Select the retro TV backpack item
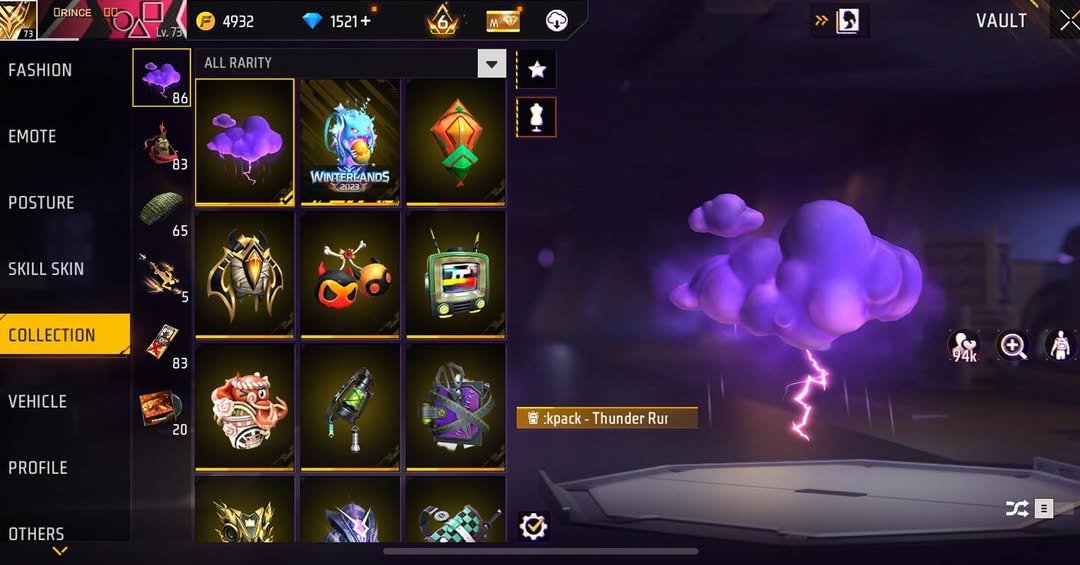Screen dimensions: 1080x565 pos(455,273)
